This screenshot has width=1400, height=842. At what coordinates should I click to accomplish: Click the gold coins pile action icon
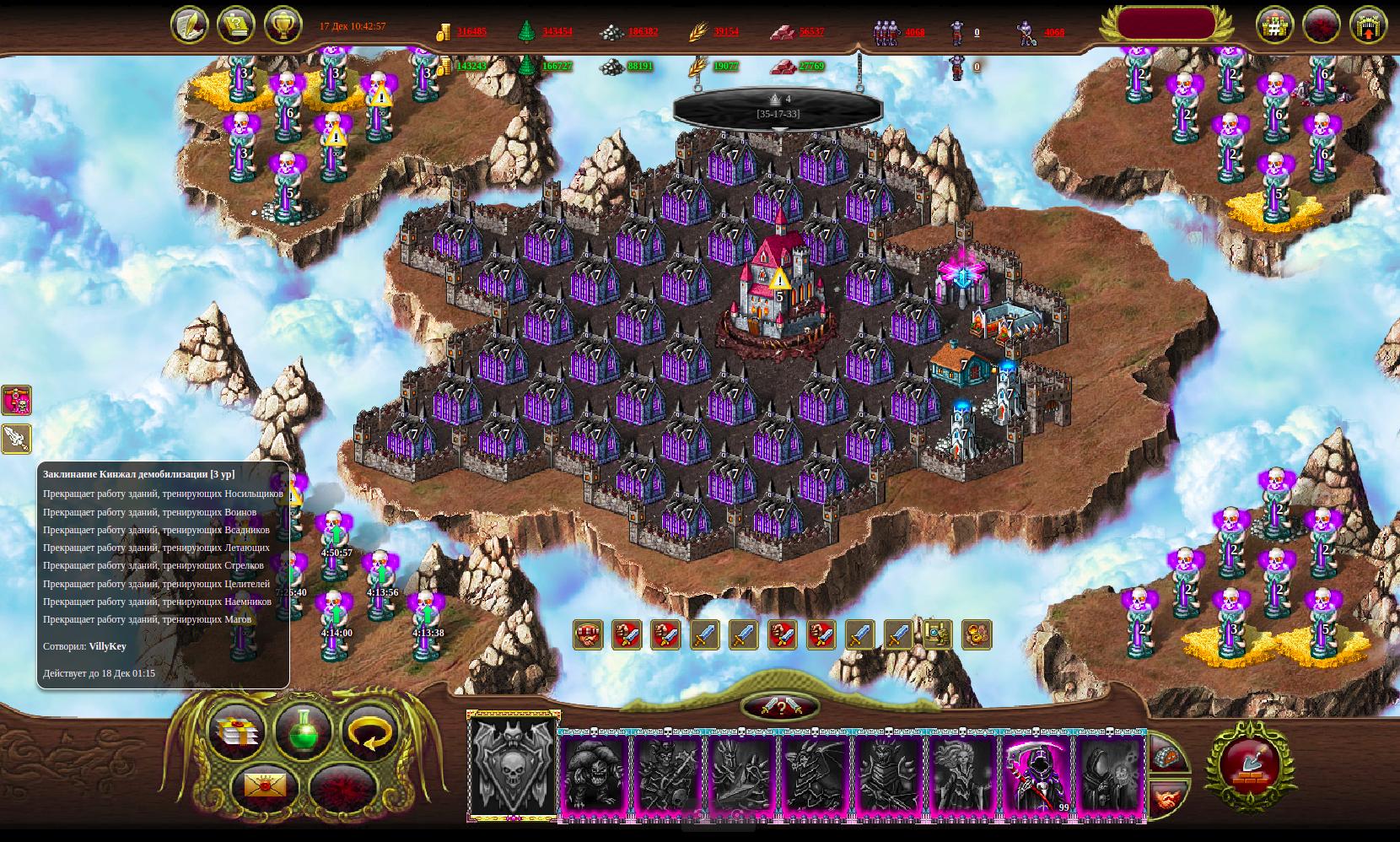coord(976,634)
